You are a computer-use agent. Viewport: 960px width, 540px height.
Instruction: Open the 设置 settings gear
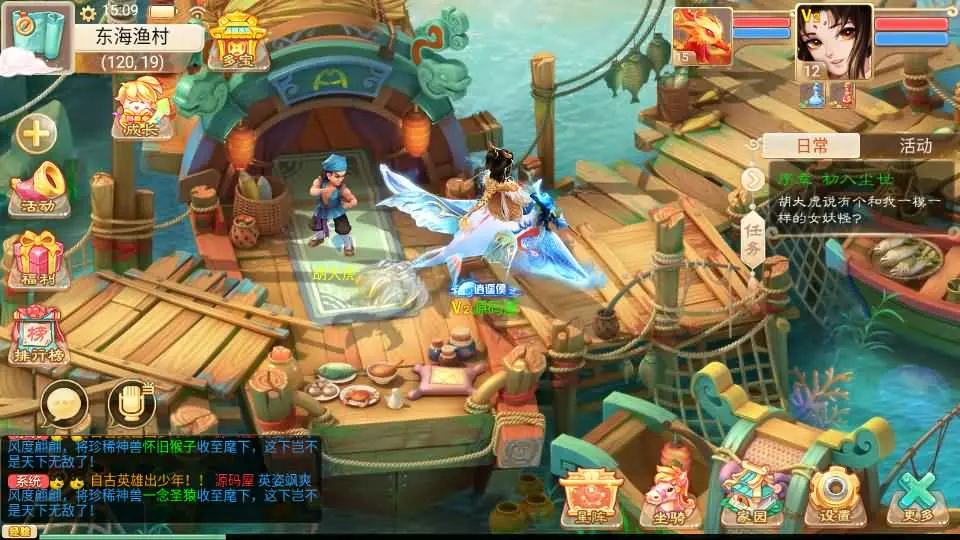[834, 495]
